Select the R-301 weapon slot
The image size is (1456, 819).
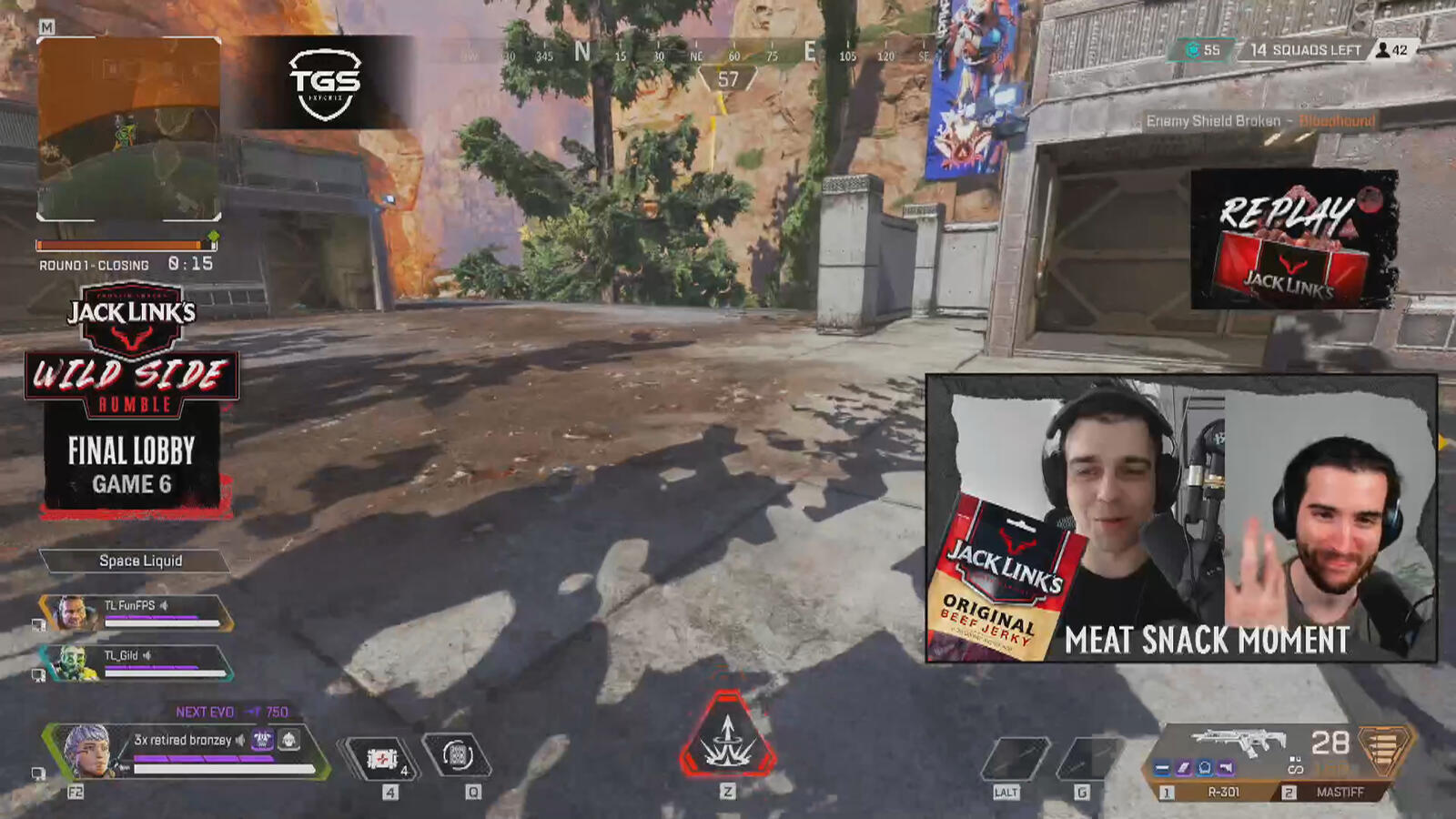pos(1224,792)
